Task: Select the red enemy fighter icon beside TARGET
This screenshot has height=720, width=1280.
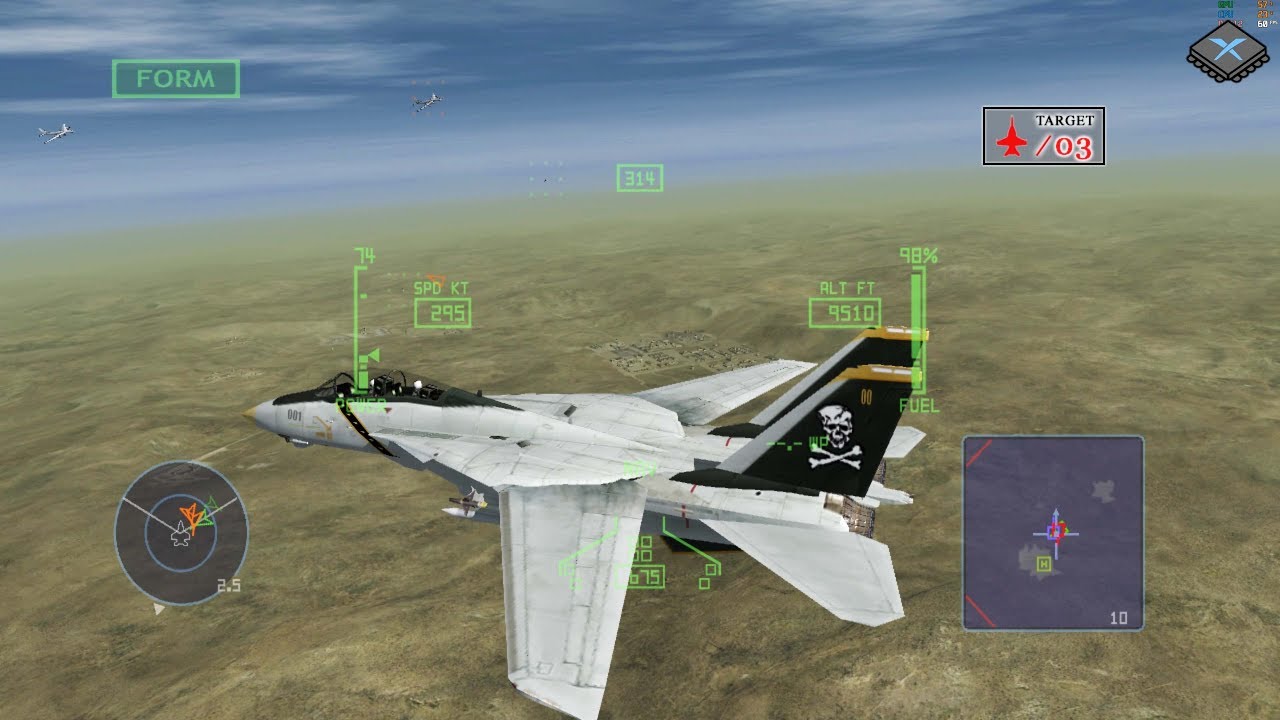Action: pos(1013,137)
